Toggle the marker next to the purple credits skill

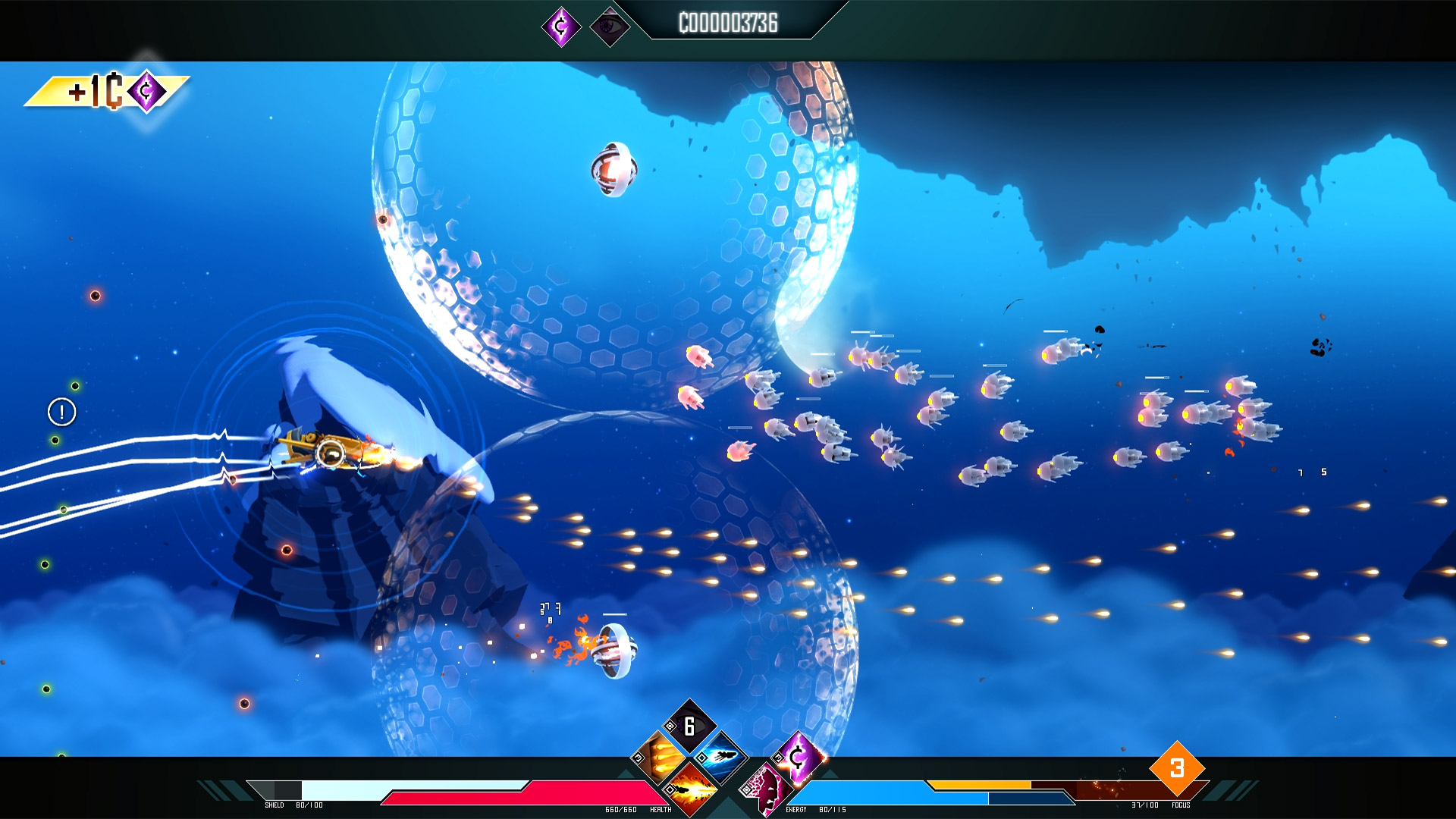click(779, 759)
